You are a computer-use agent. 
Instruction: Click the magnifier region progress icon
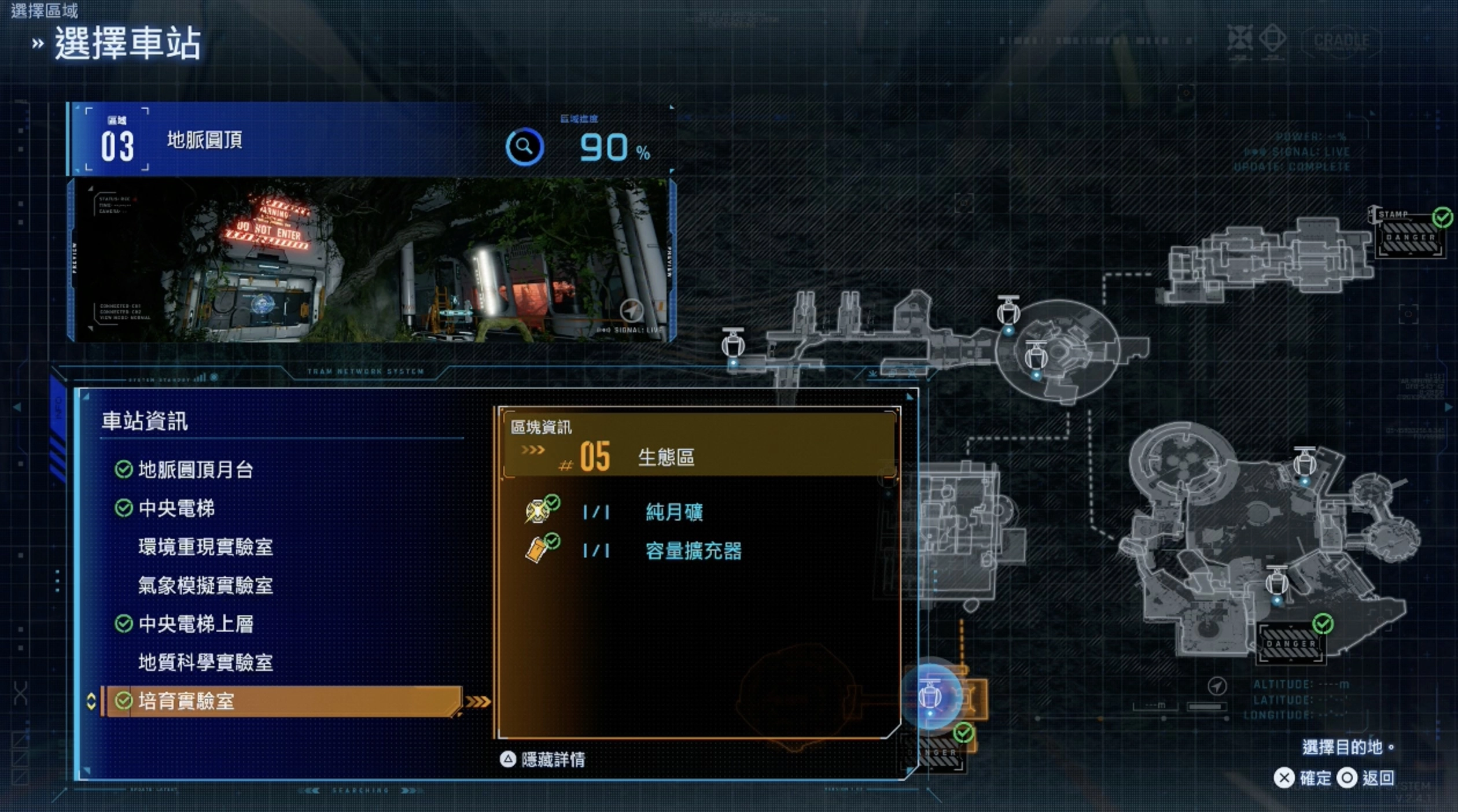[524, 147]
